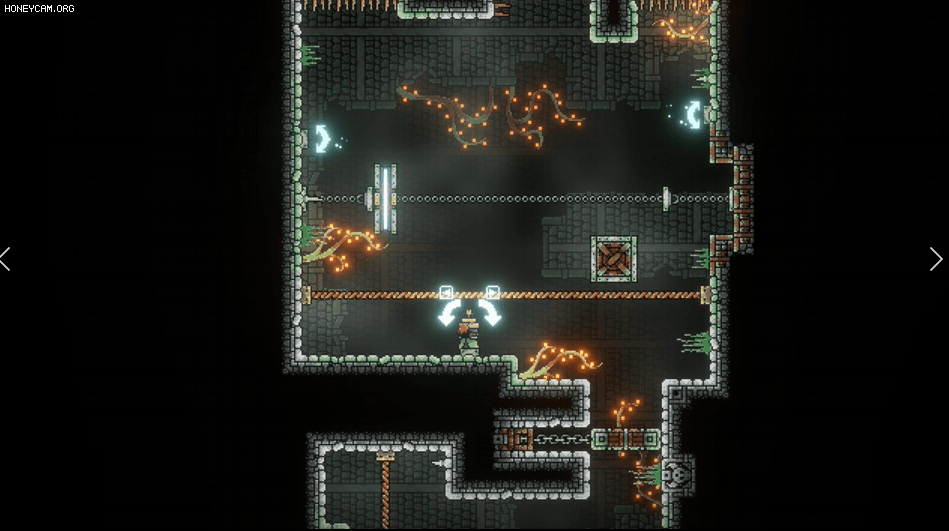Go to the previous image with left arrow
Image resolution: width=949 pixels, height=531 pixels.
coord(6,260)
